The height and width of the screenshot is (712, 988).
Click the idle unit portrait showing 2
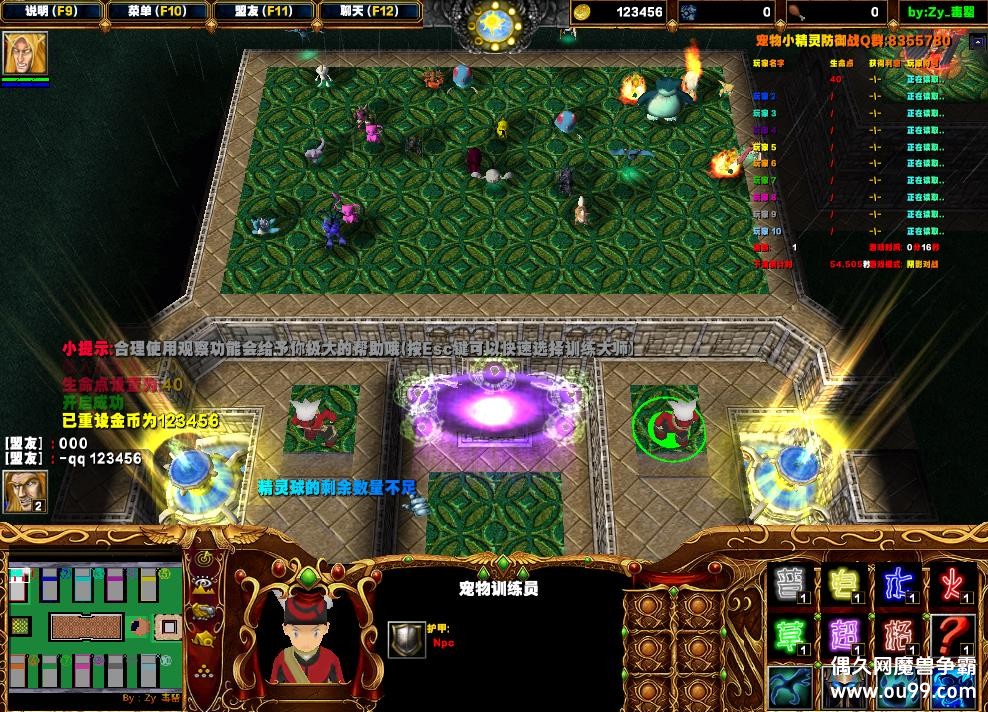23,490
